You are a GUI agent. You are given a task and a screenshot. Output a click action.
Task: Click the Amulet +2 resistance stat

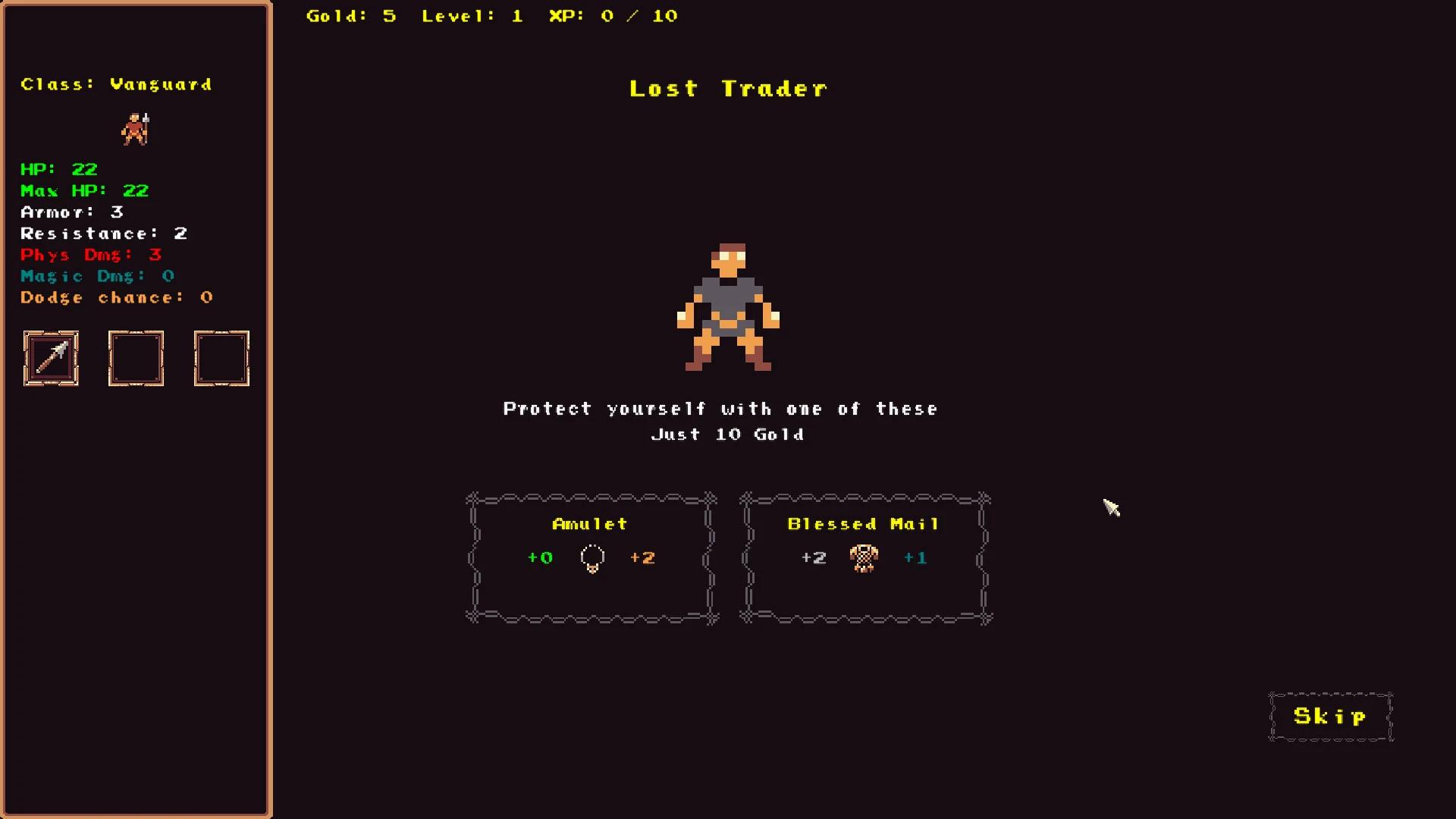[x=643, y=557]
